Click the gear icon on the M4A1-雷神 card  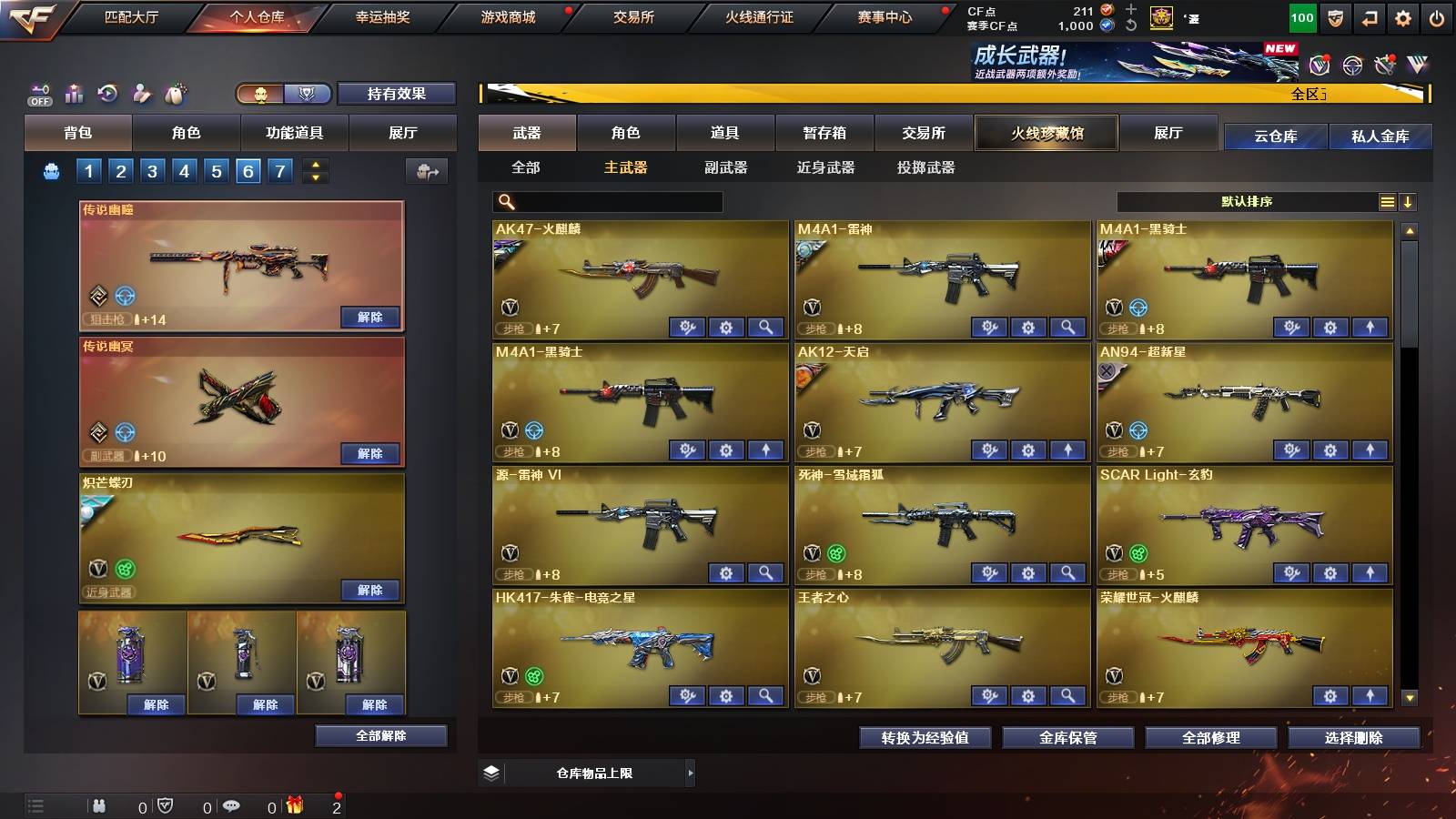1028,325
